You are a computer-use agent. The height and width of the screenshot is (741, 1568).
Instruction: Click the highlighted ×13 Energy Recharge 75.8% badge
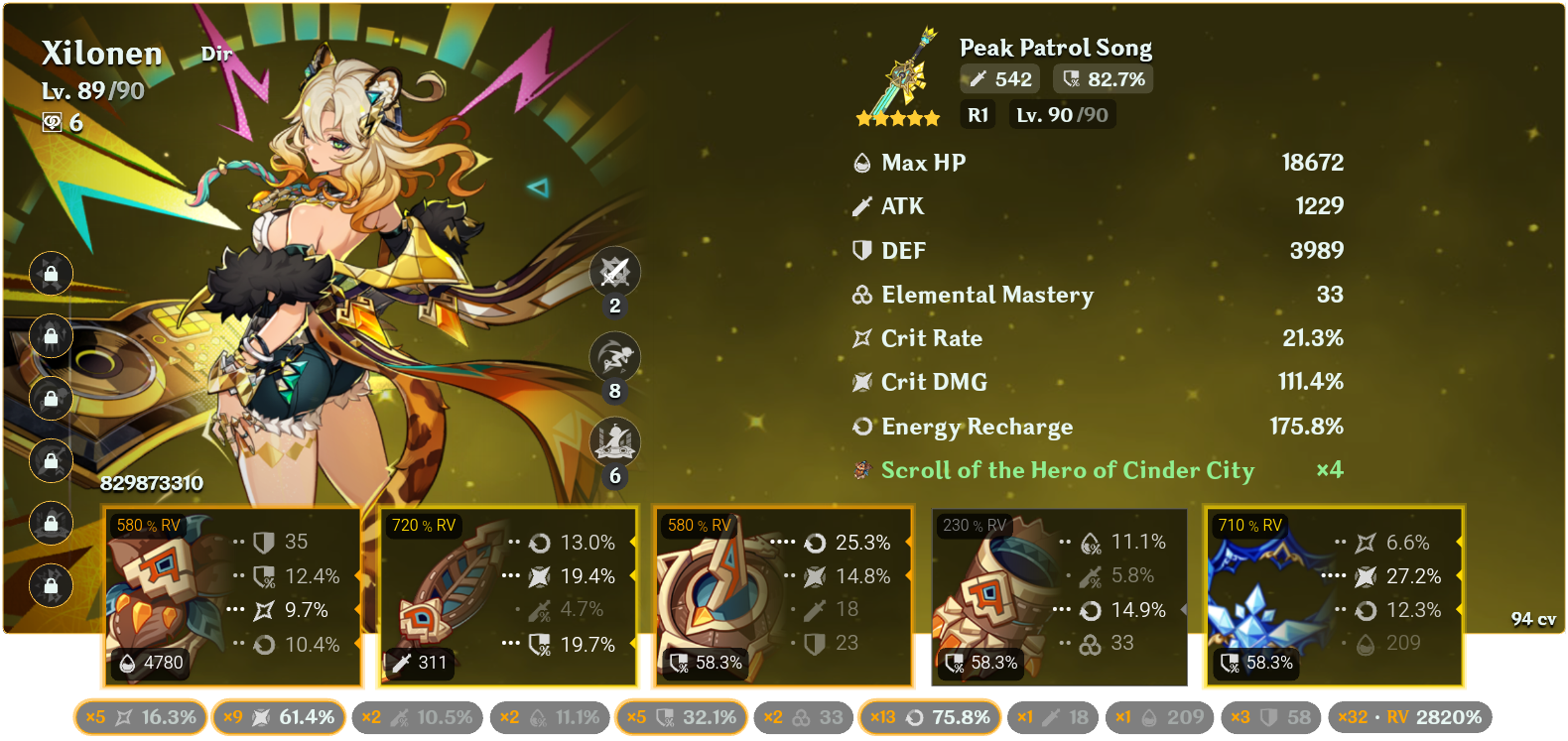[x=929, y=716]
